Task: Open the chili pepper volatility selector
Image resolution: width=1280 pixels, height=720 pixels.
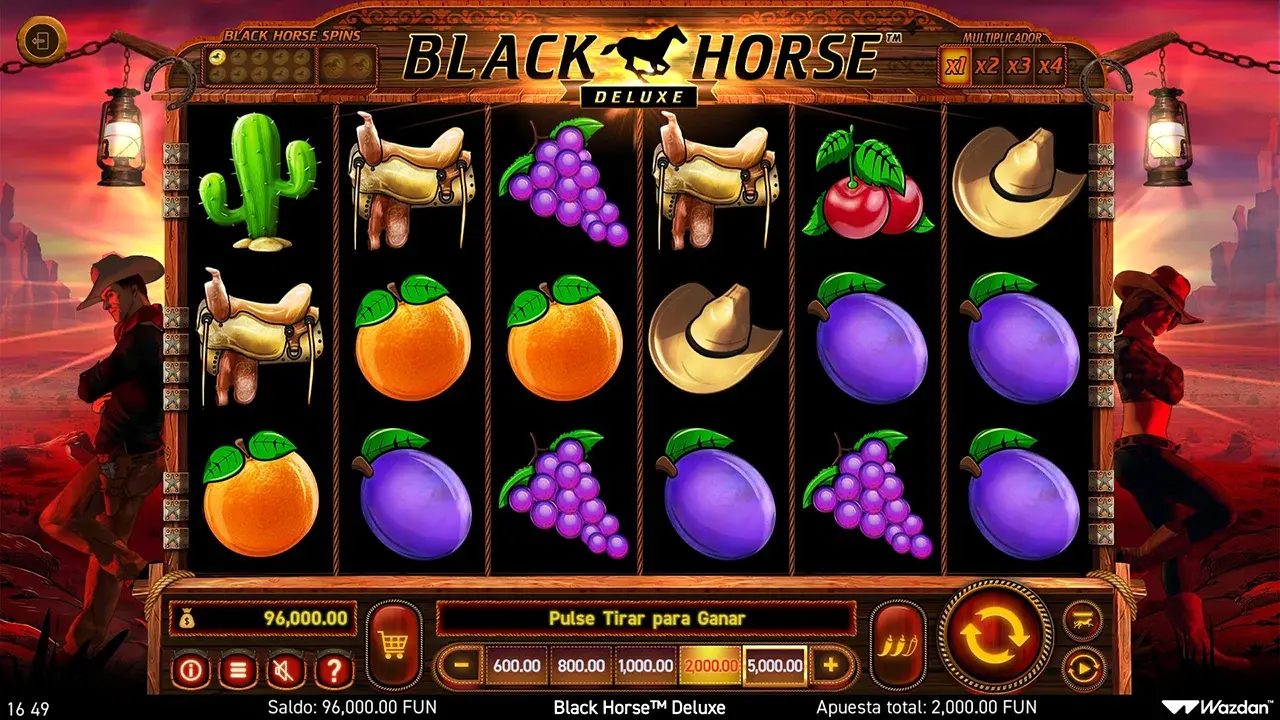Action: (897, 645)
